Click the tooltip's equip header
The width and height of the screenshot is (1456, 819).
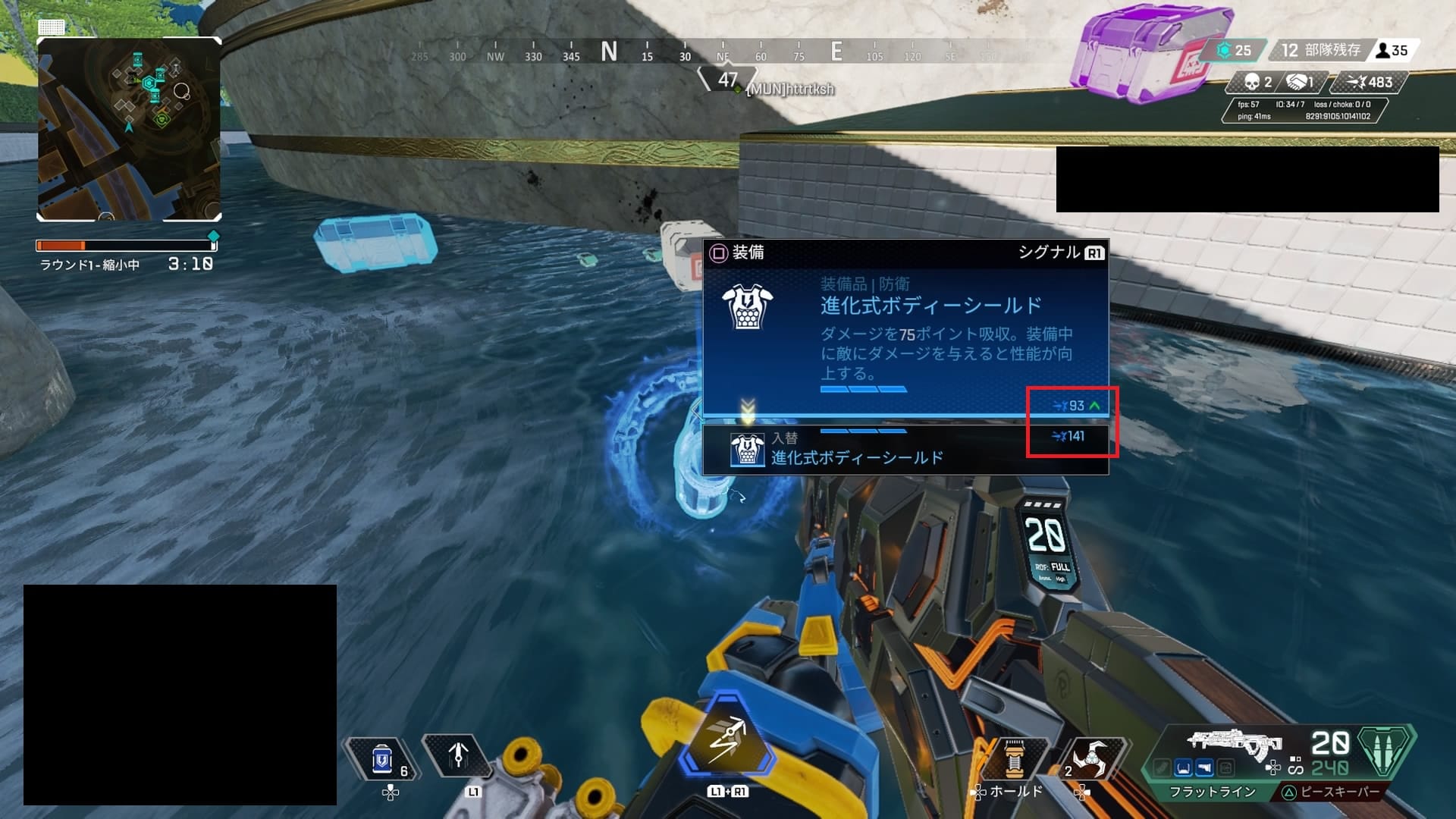738,253
